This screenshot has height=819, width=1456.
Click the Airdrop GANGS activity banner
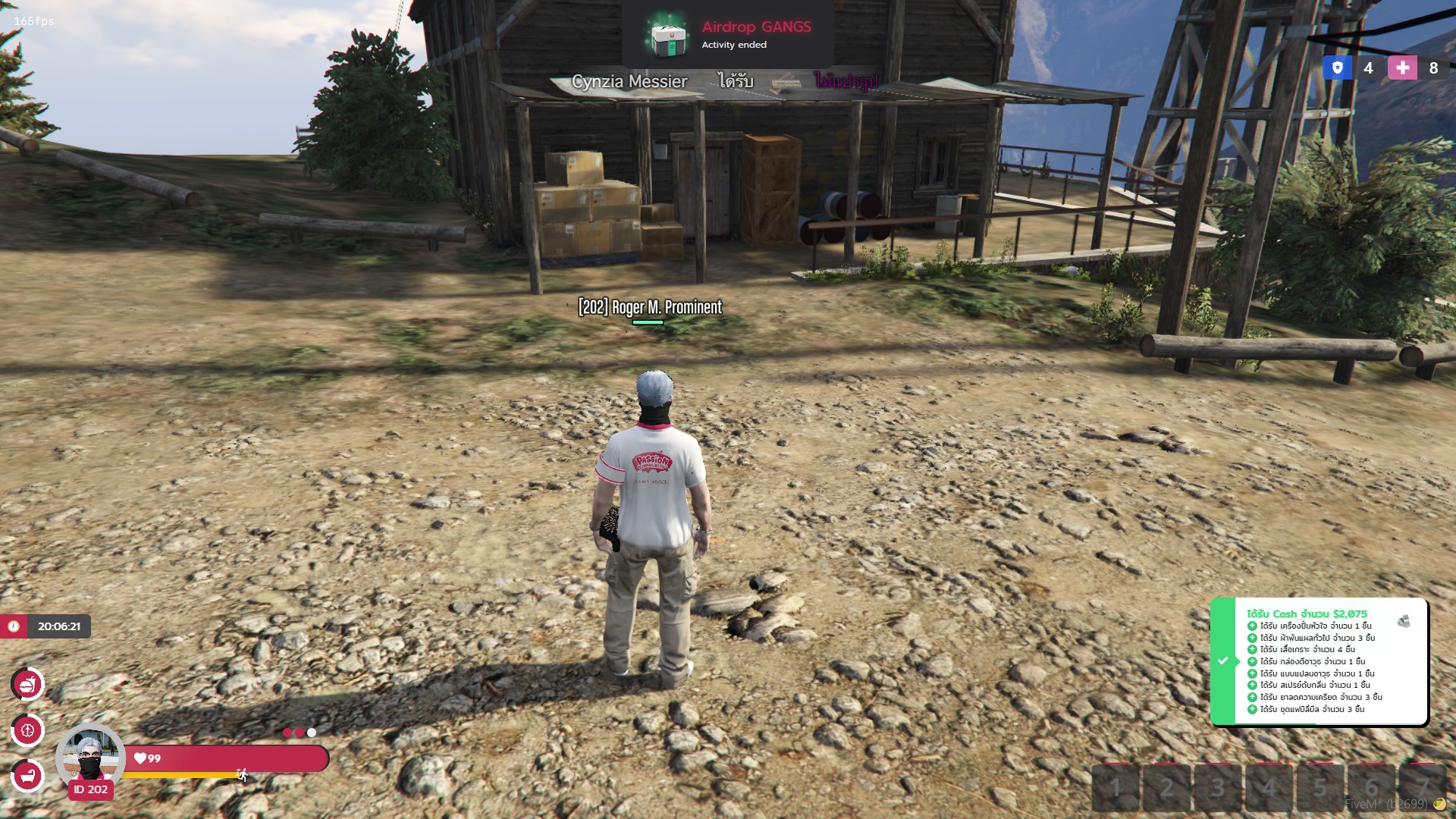point(727,34)
